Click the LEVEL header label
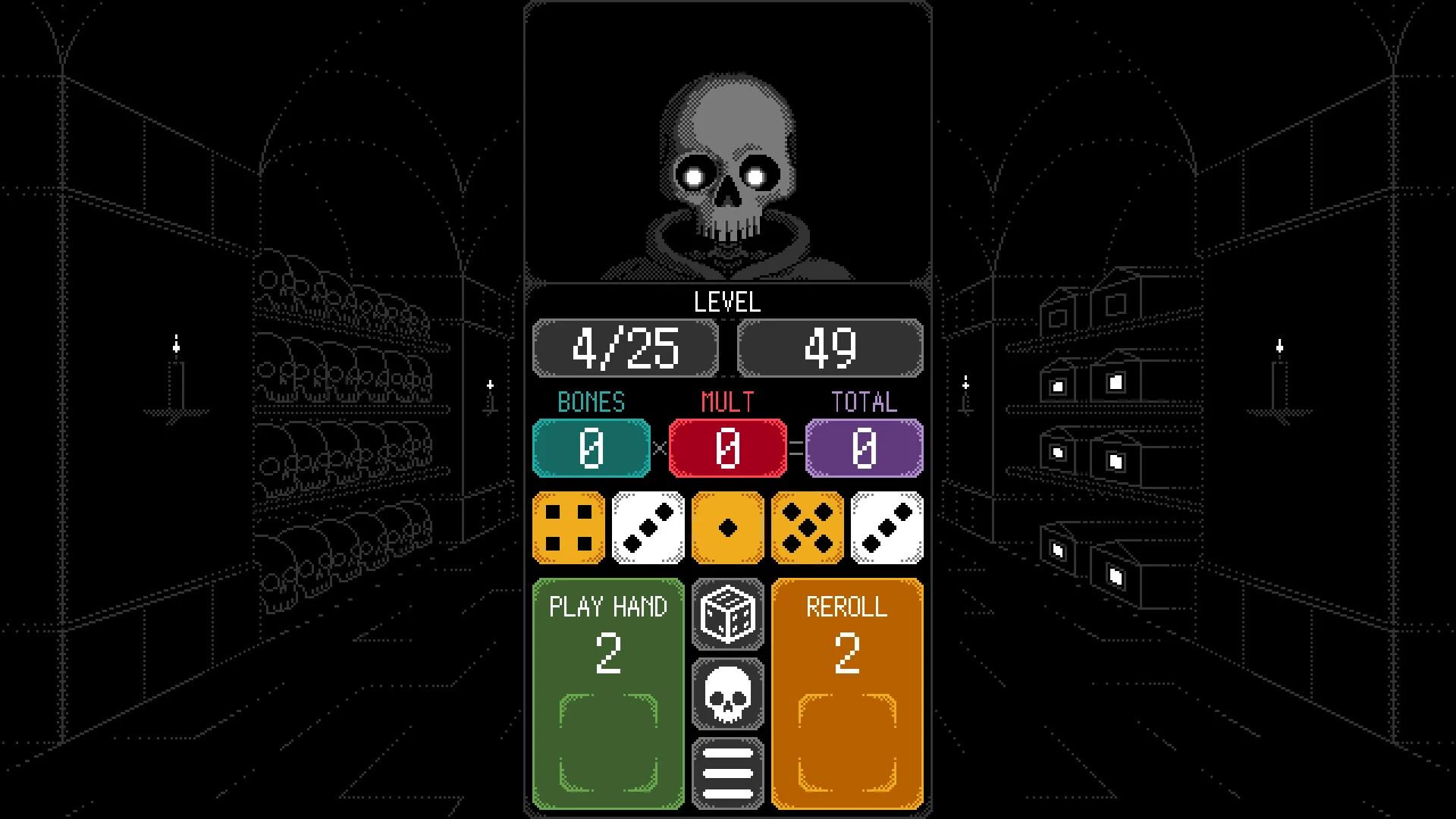 point(727,303)
